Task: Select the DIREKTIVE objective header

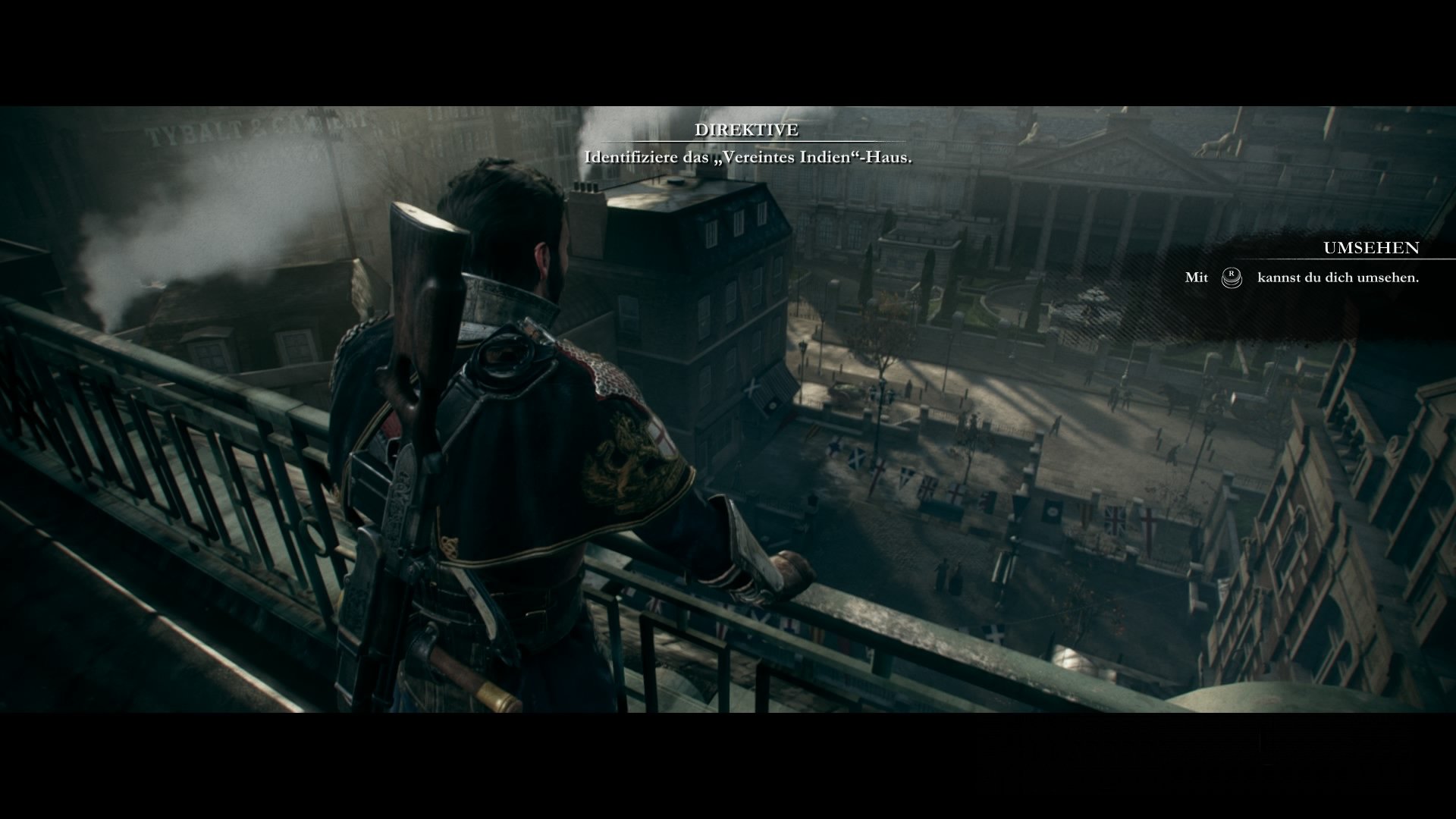Action: click(747, 130)
